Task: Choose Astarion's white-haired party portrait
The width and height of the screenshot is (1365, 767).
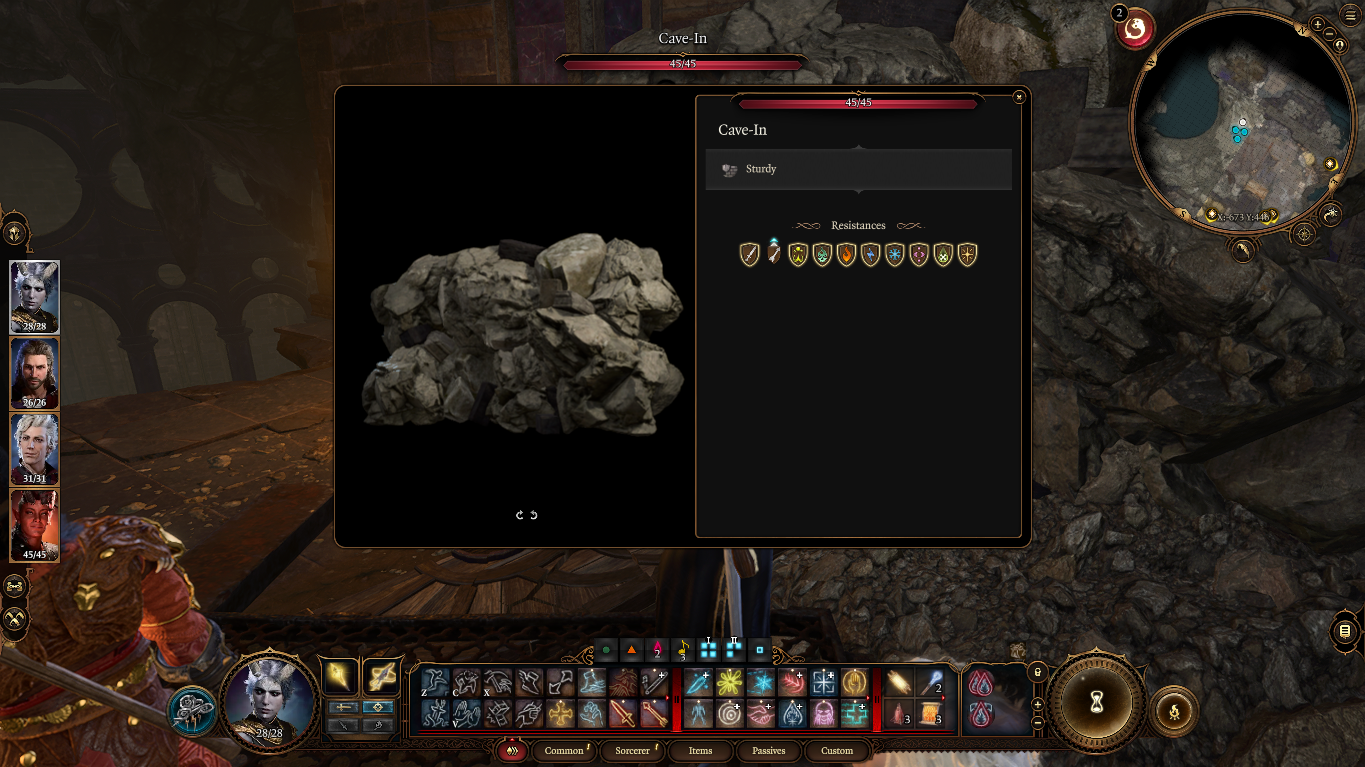Action: click(x=34, y=449)
